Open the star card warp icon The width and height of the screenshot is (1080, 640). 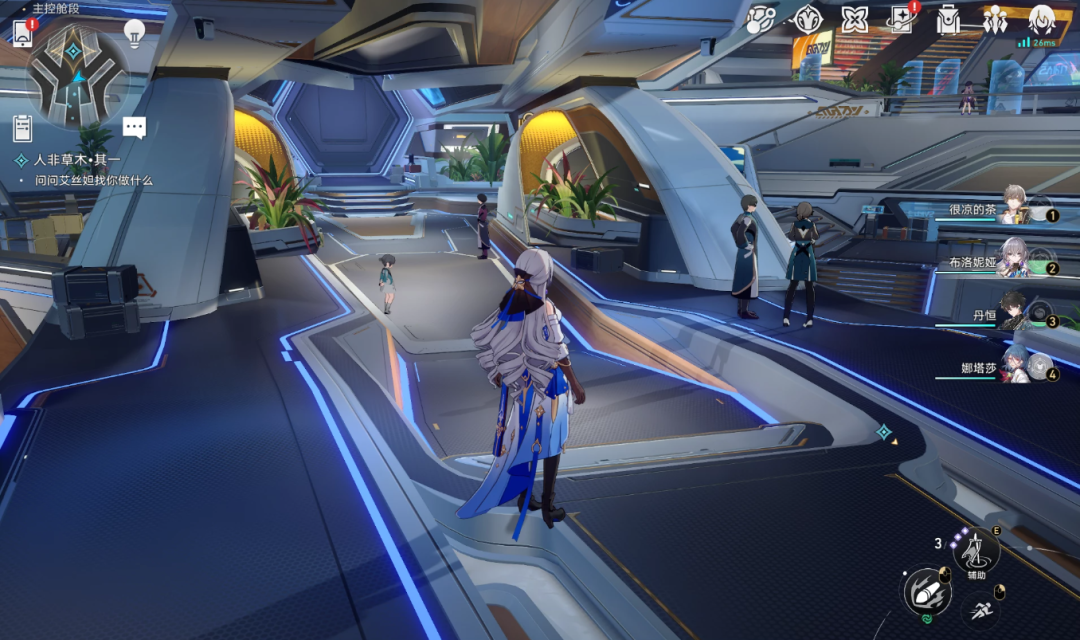[x=901, y=19]
